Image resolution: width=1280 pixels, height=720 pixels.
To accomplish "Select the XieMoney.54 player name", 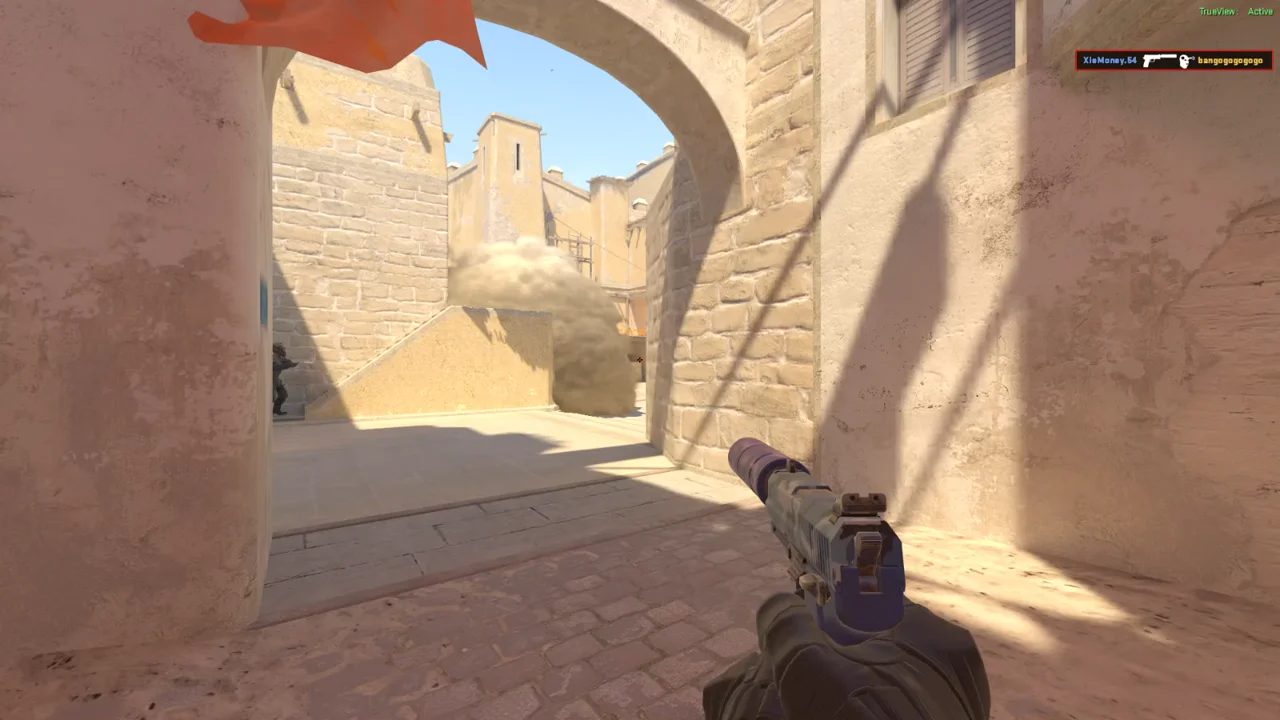I will click(x=1108, y=60).
